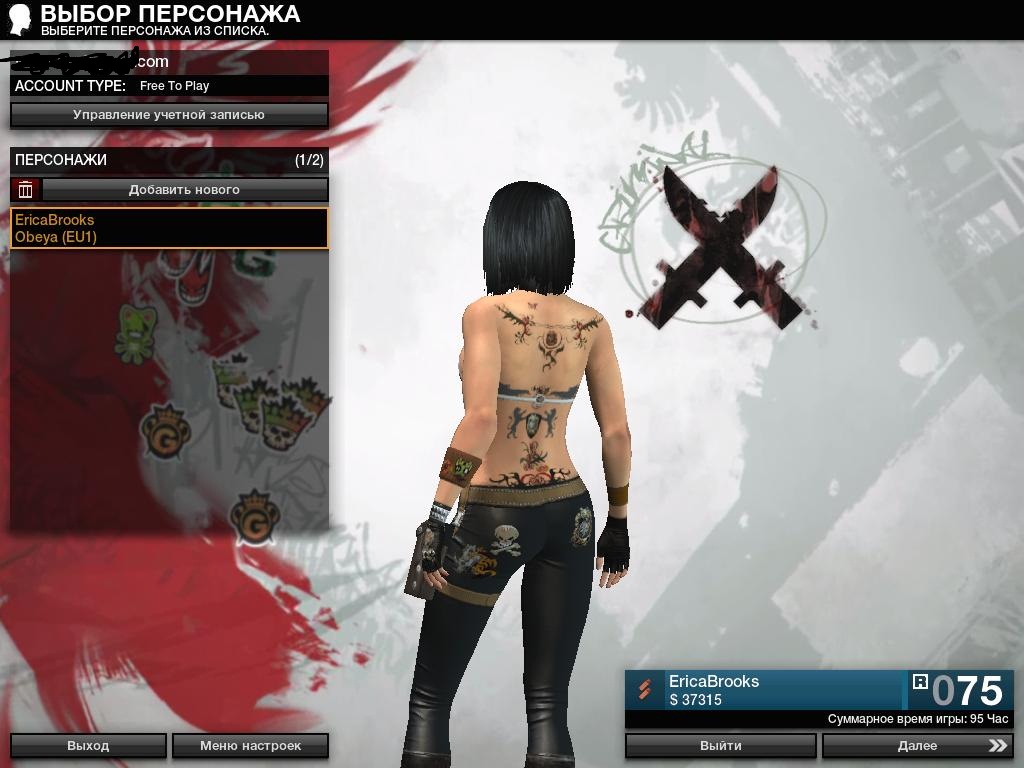This screenshot has height=768, width=1024.
Task: Exit the game with the Выход button
Action: point(88,745)
